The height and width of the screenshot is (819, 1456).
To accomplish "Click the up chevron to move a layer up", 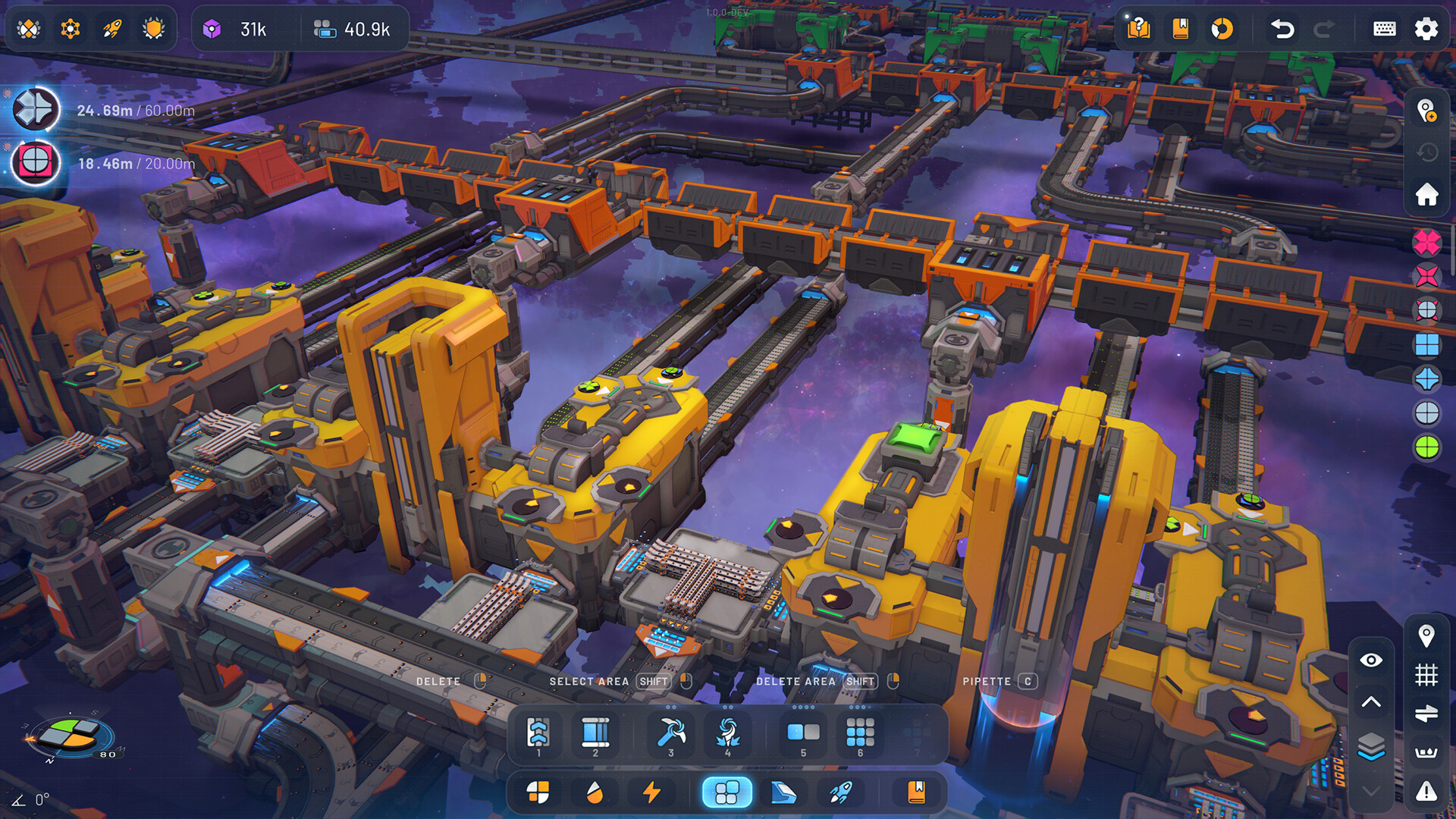I will pyautogui.click(x=1371, y=701).
